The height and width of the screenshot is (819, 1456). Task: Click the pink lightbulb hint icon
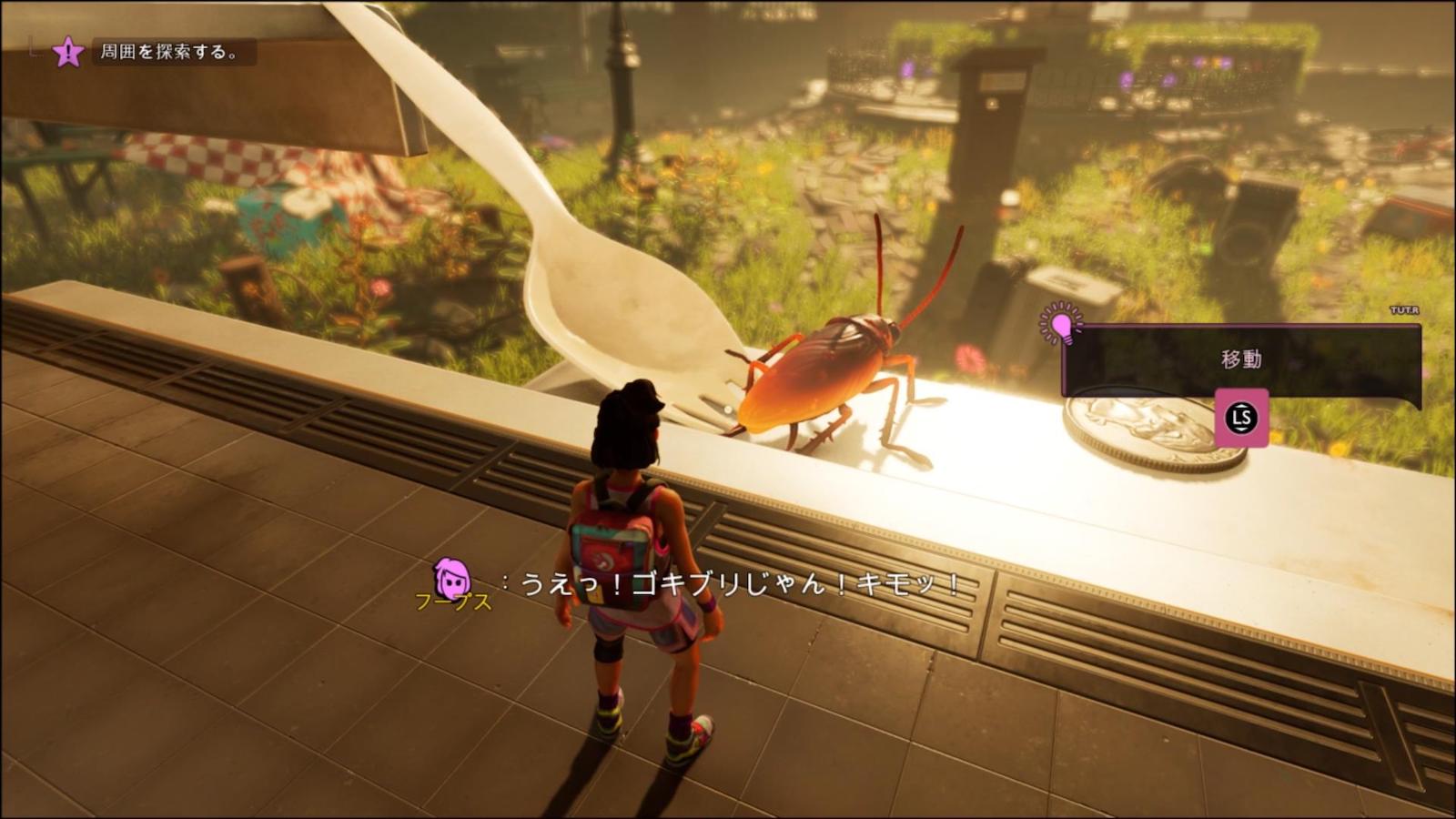(1061, 324)
